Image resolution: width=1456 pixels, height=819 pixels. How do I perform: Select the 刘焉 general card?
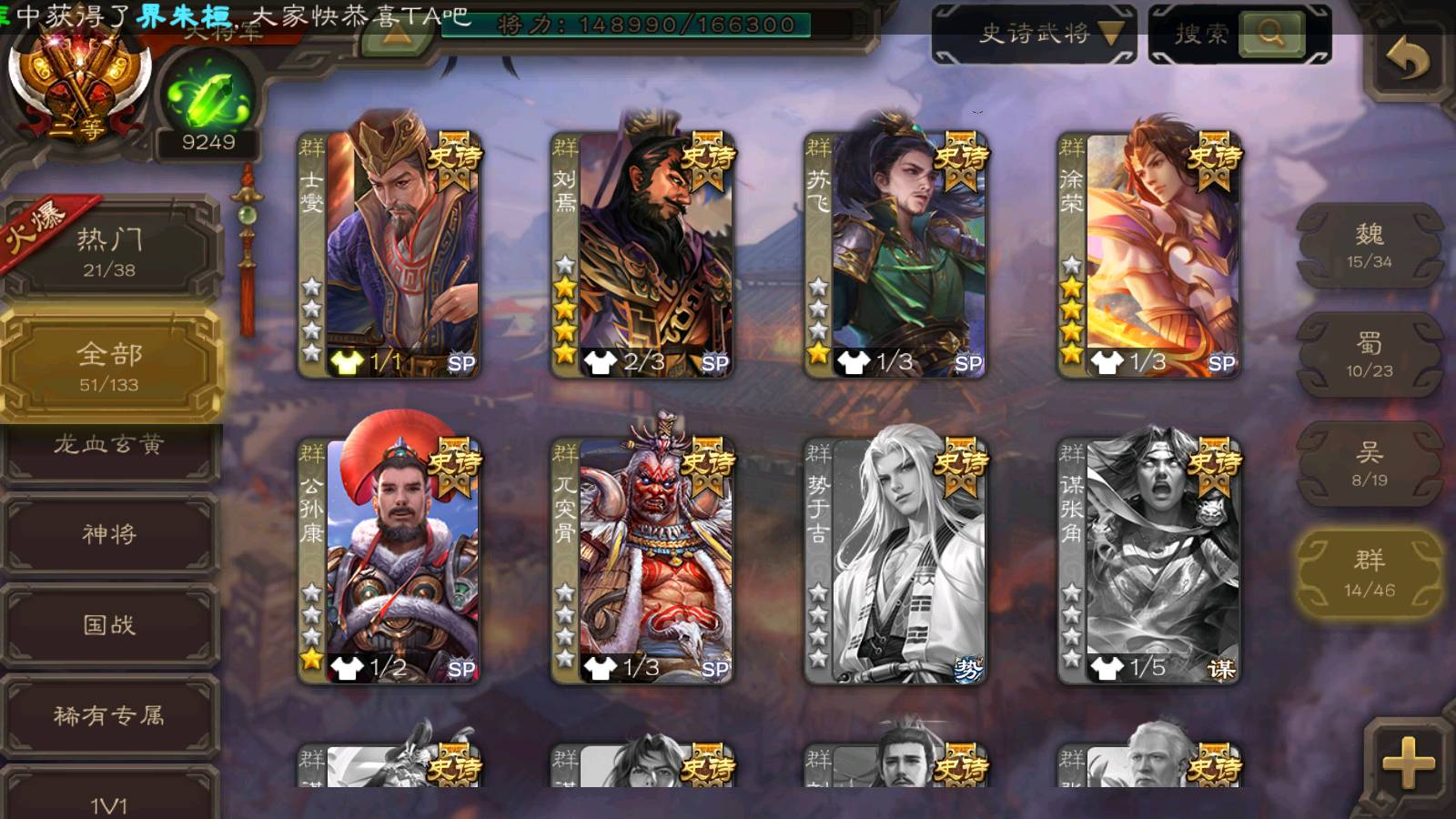642,255
